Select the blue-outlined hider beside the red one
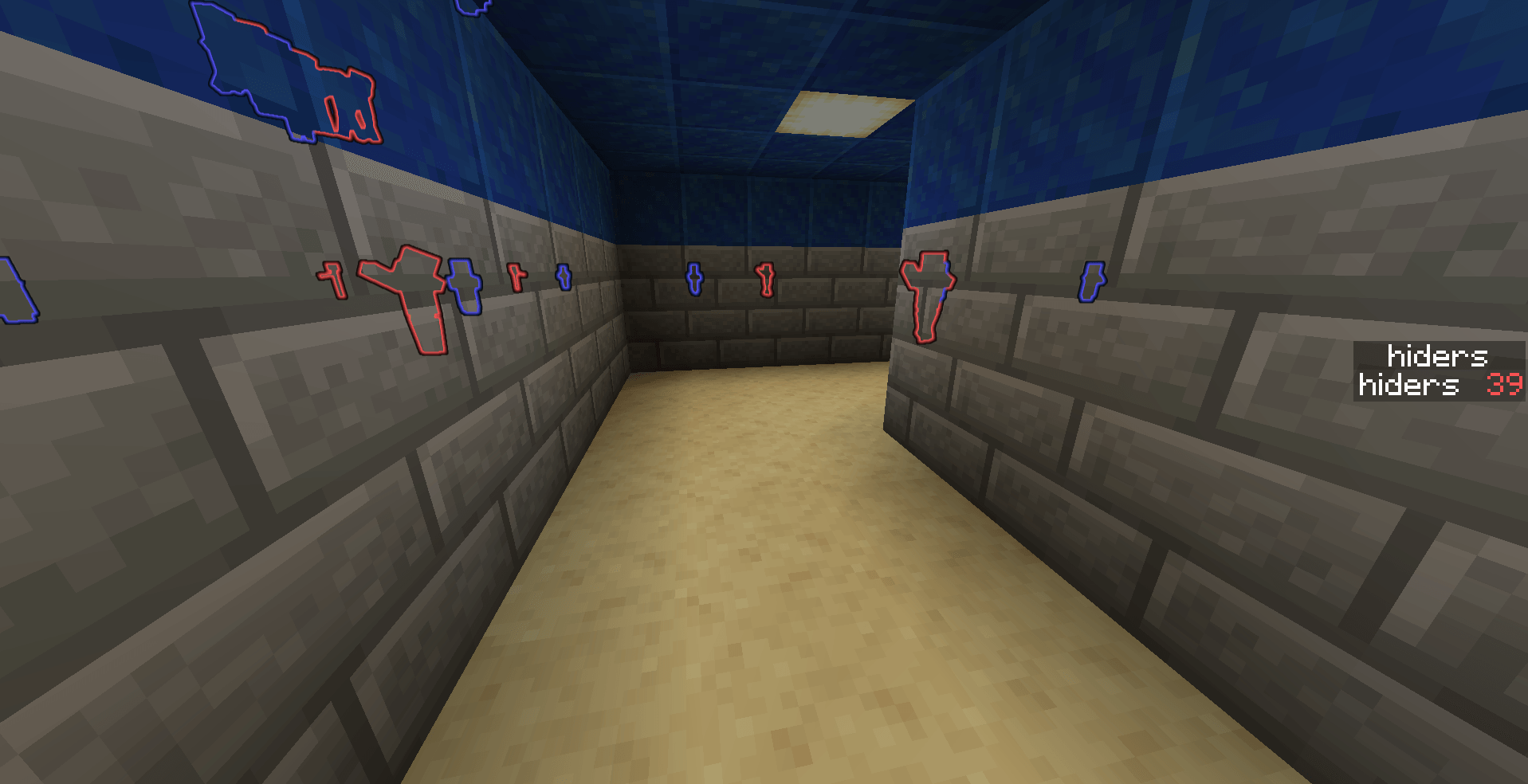The image size is (1528, 784). pos(466,287)
